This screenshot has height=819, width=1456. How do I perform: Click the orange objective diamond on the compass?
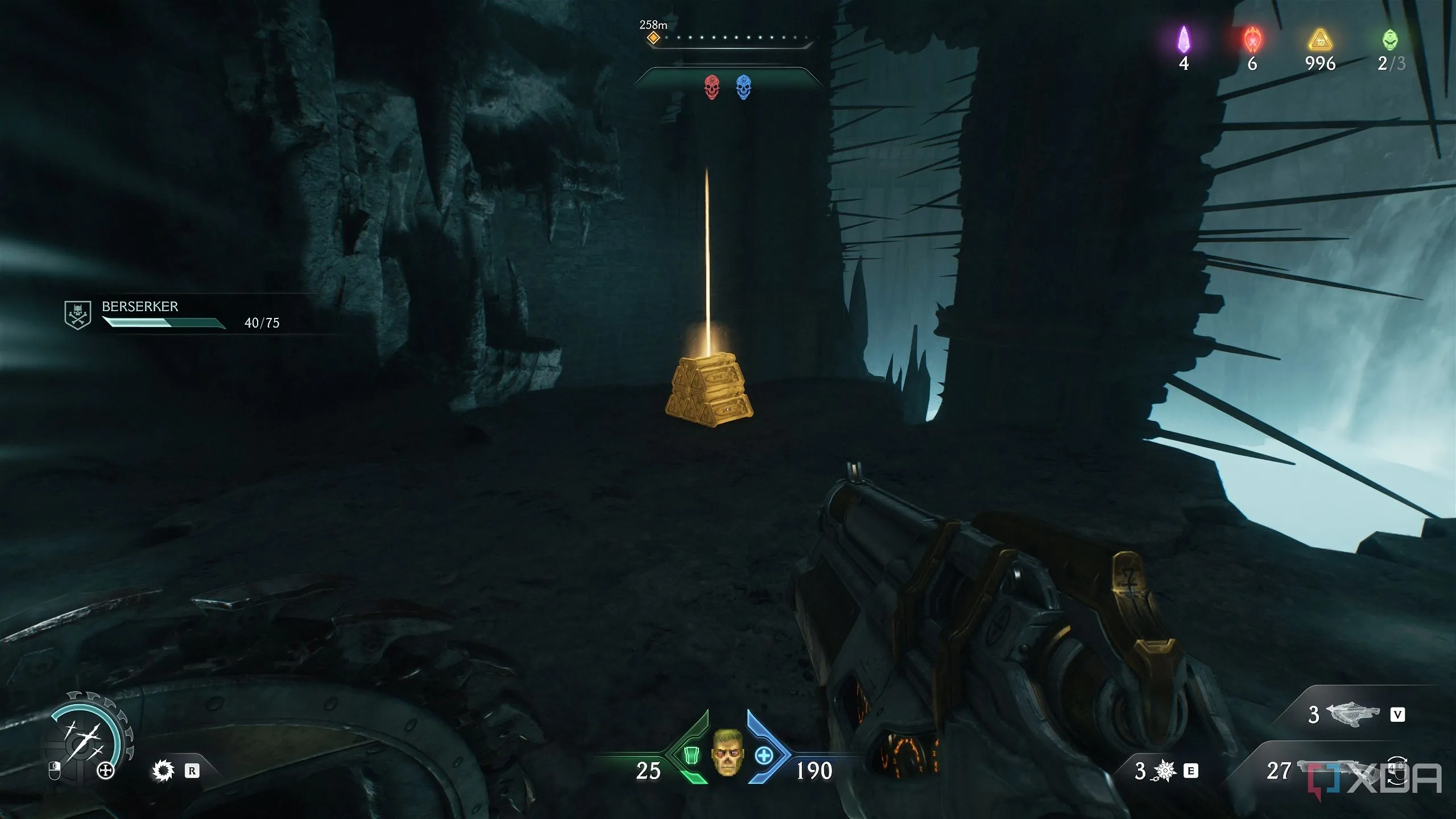tap(653, 38)
